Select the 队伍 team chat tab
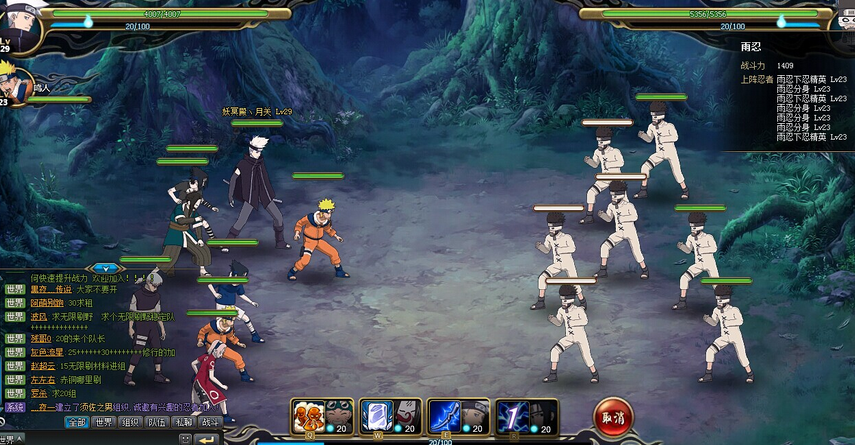Viewport: 855px width, 445px height. click(x=157, y=422)
